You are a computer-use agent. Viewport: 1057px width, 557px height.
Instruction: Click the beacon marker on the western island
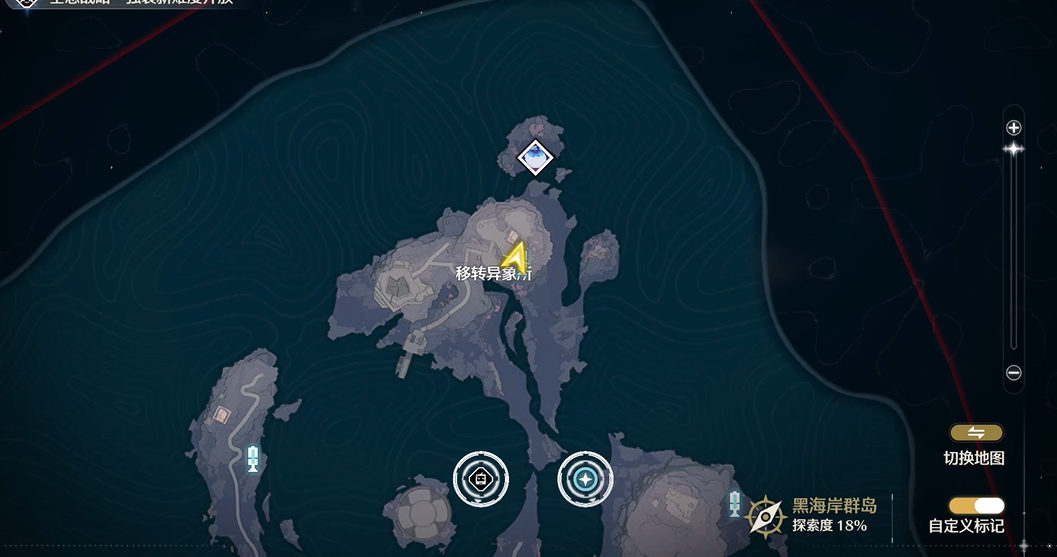click(x=253, y=459)
